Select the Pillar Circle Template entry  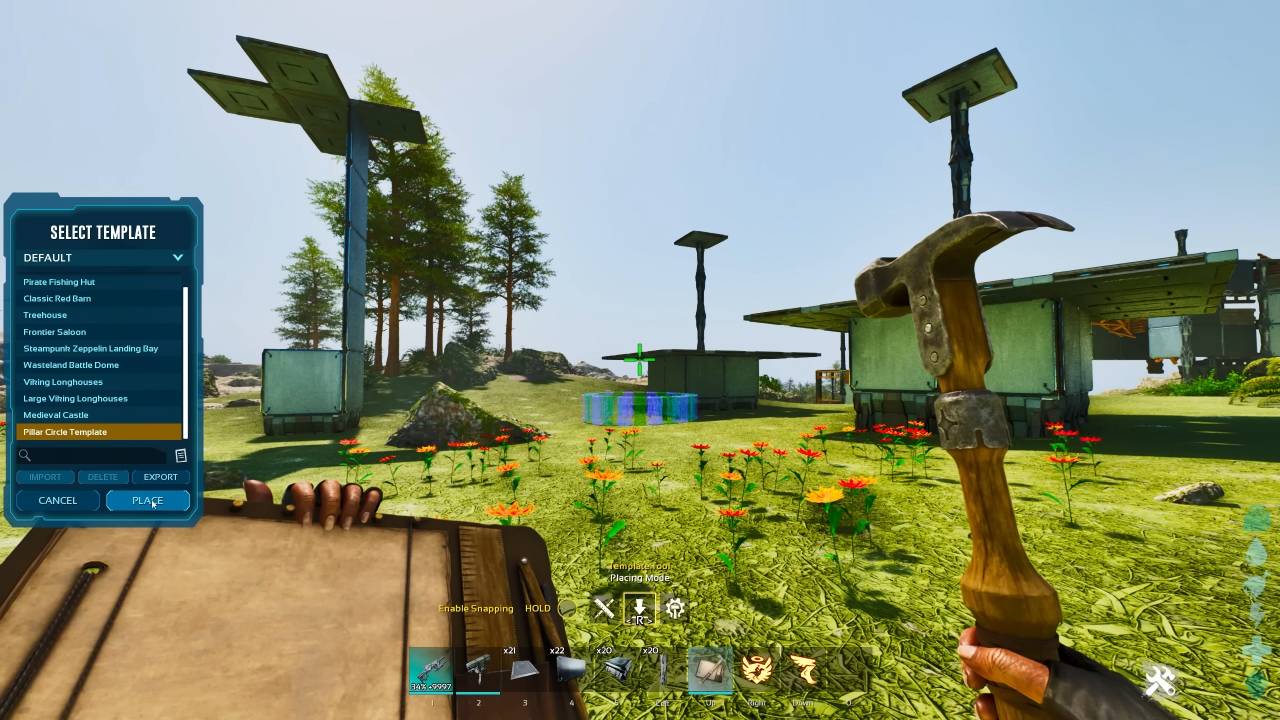(66, 432)
